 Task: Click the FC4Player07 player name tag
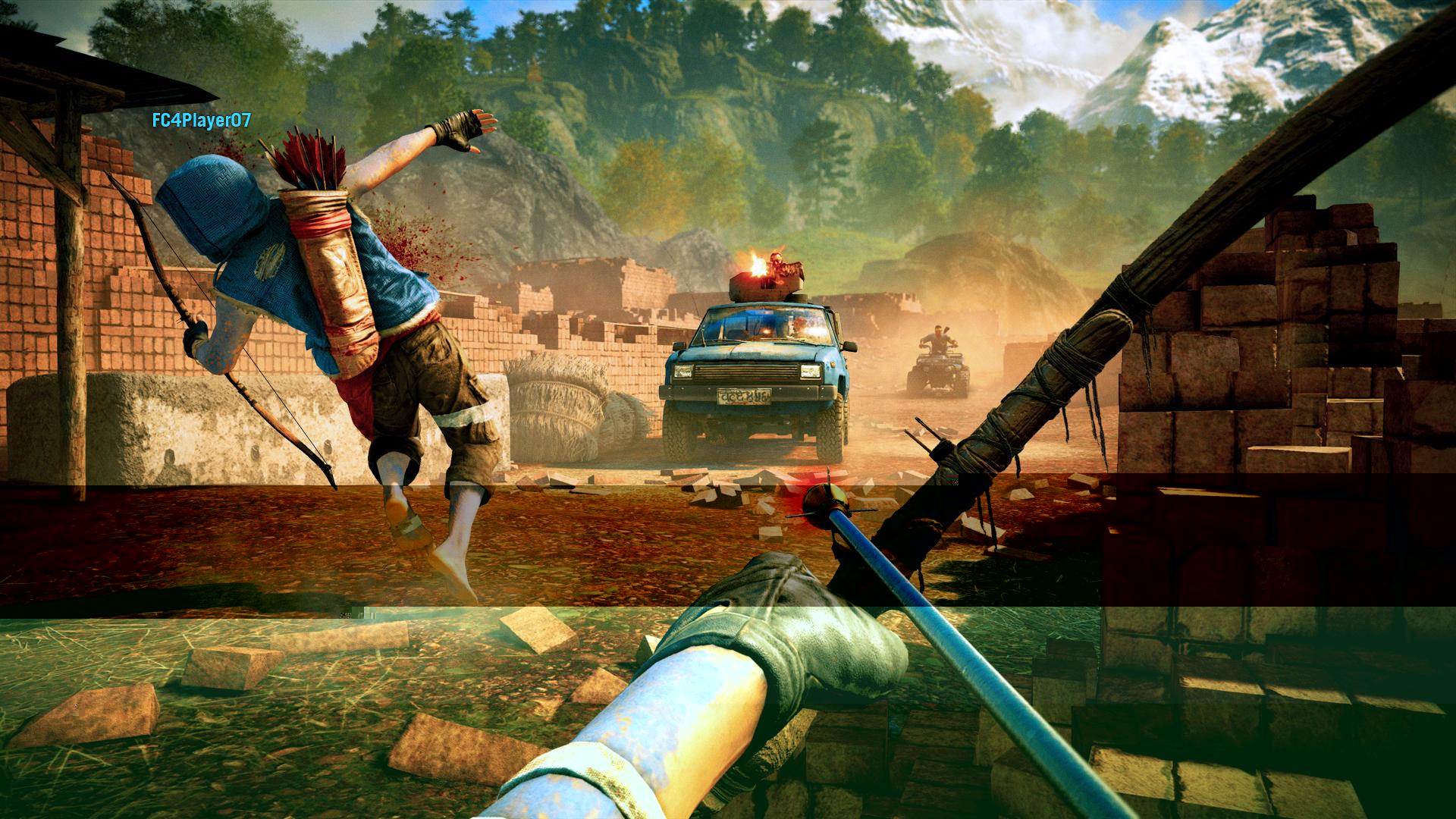201,120
